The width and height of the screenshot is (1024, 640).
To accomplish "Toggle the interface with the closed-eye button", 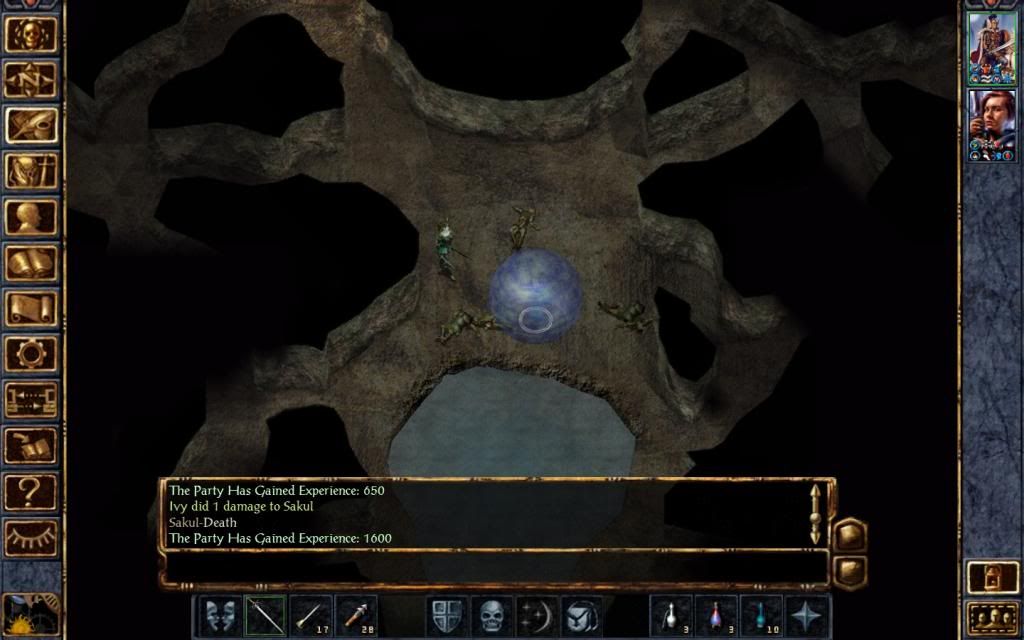I will point(30,538).
